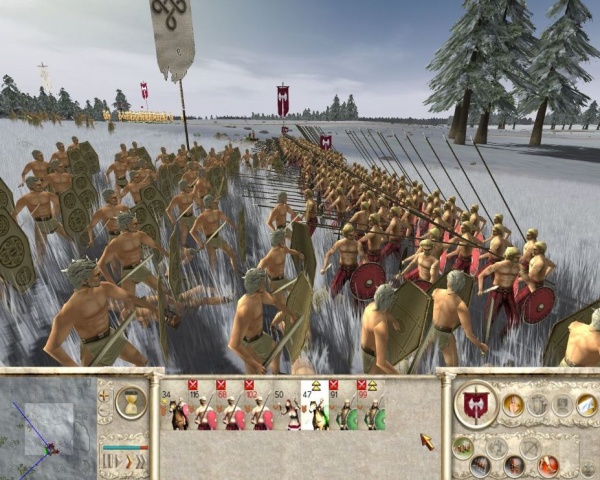The height and width of the screenshot is (480, 600).
Task: Set battle to normal play speed
Action: 117,461
